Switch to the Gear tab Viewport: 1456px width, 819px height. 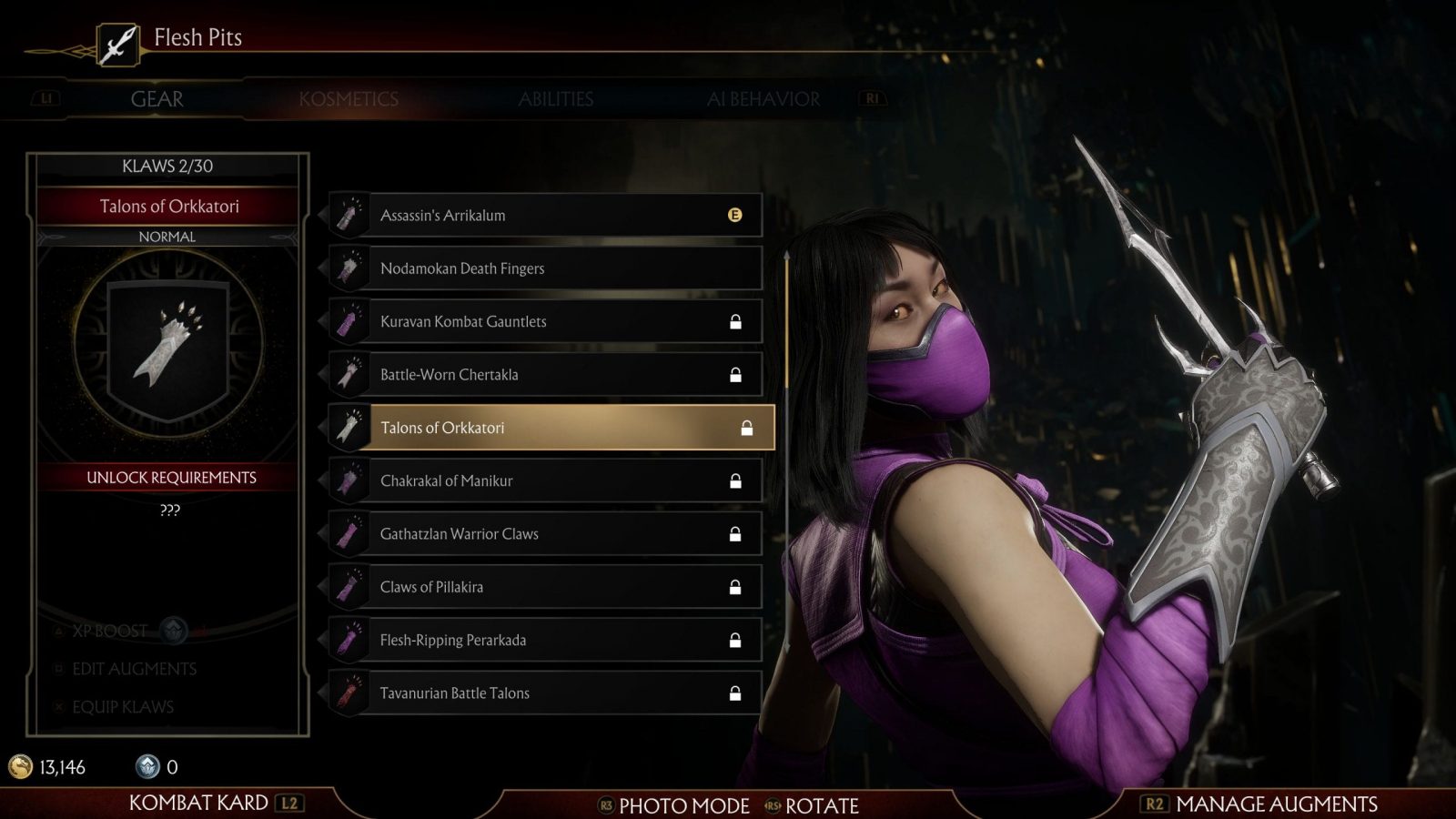pos(157,99)
